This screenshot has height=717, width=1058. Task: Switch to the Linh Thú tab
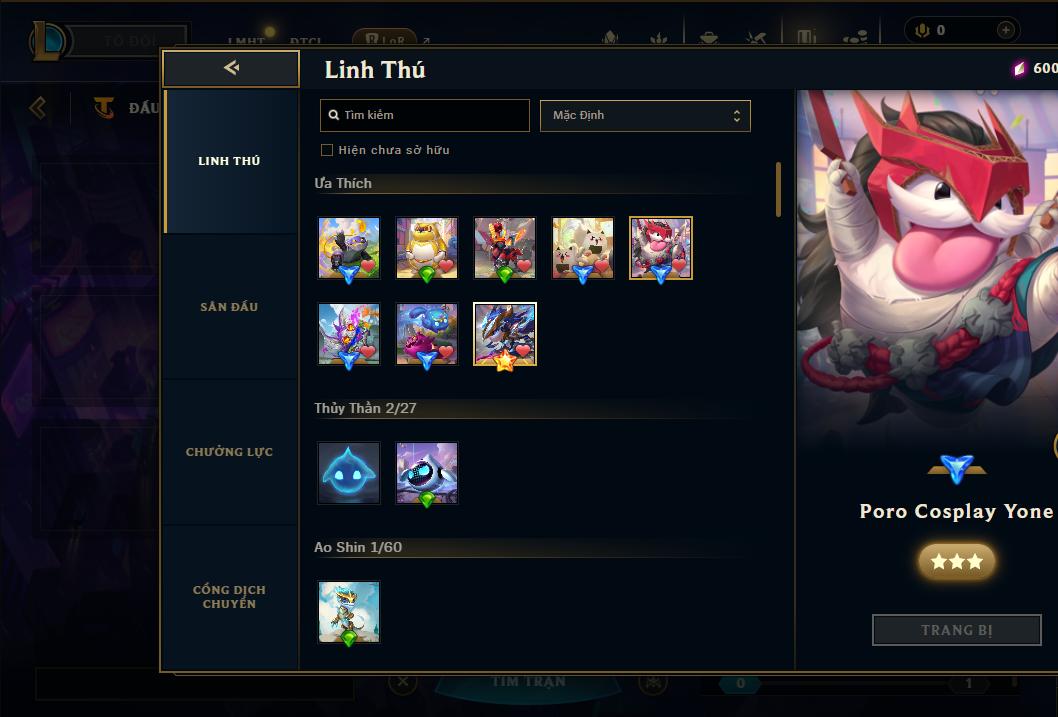229,161
